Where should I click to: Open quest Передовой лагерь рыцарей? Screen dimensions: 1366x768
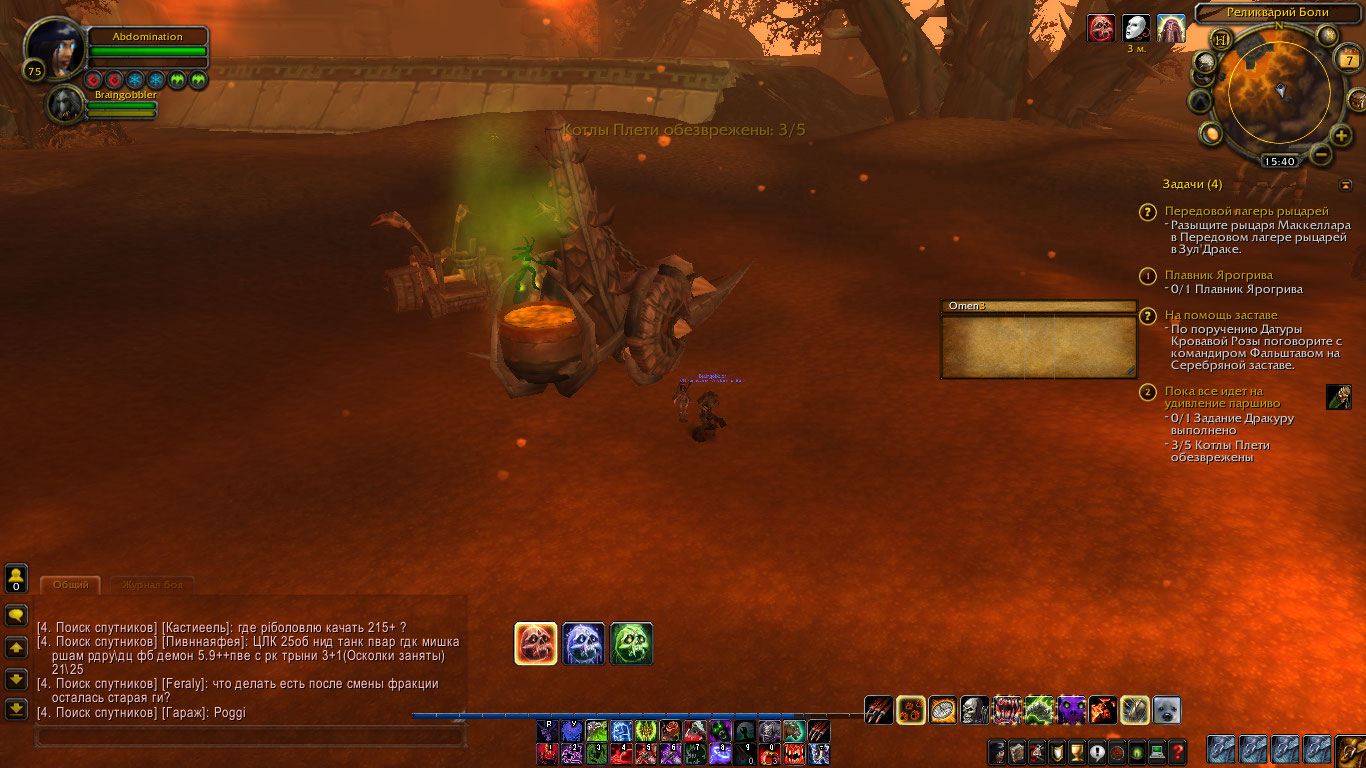click(1246, 211)
